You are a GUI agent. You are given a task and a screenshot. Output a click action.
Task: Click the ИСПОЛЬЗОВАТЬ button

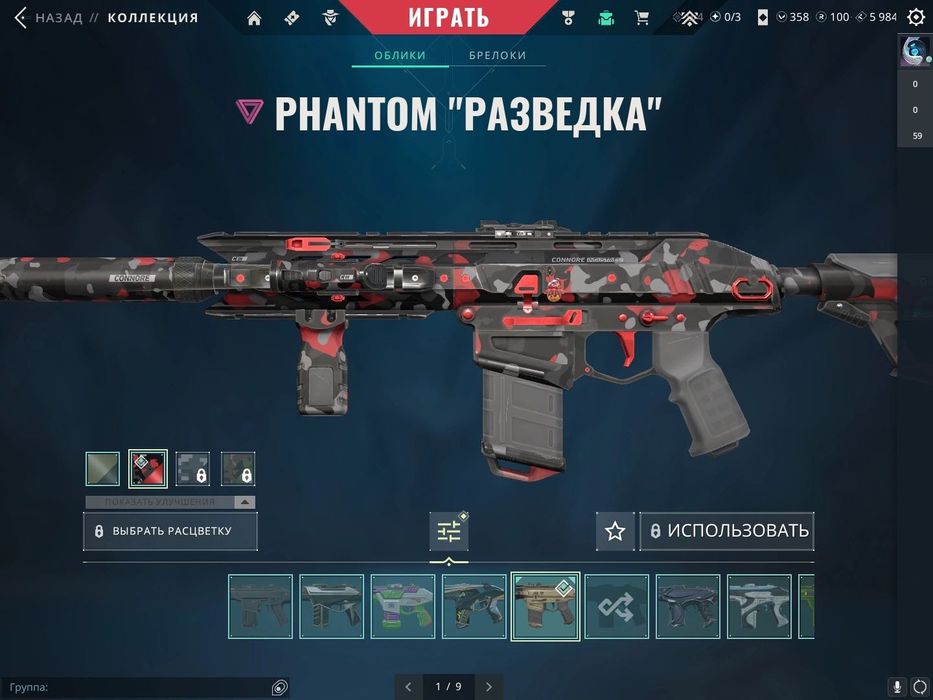727,531
